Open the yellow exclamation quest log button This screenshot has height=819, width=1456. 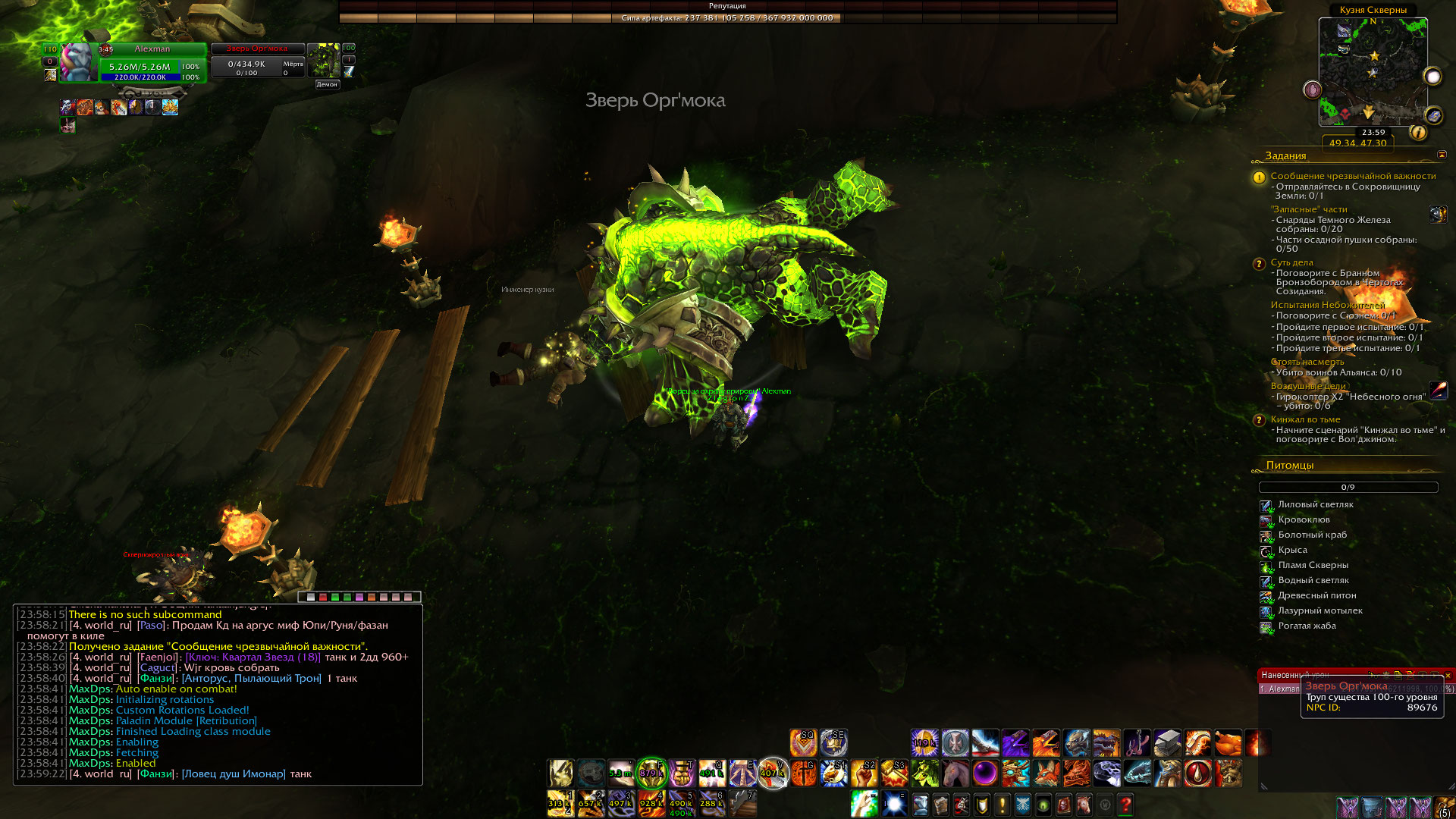1002,804
